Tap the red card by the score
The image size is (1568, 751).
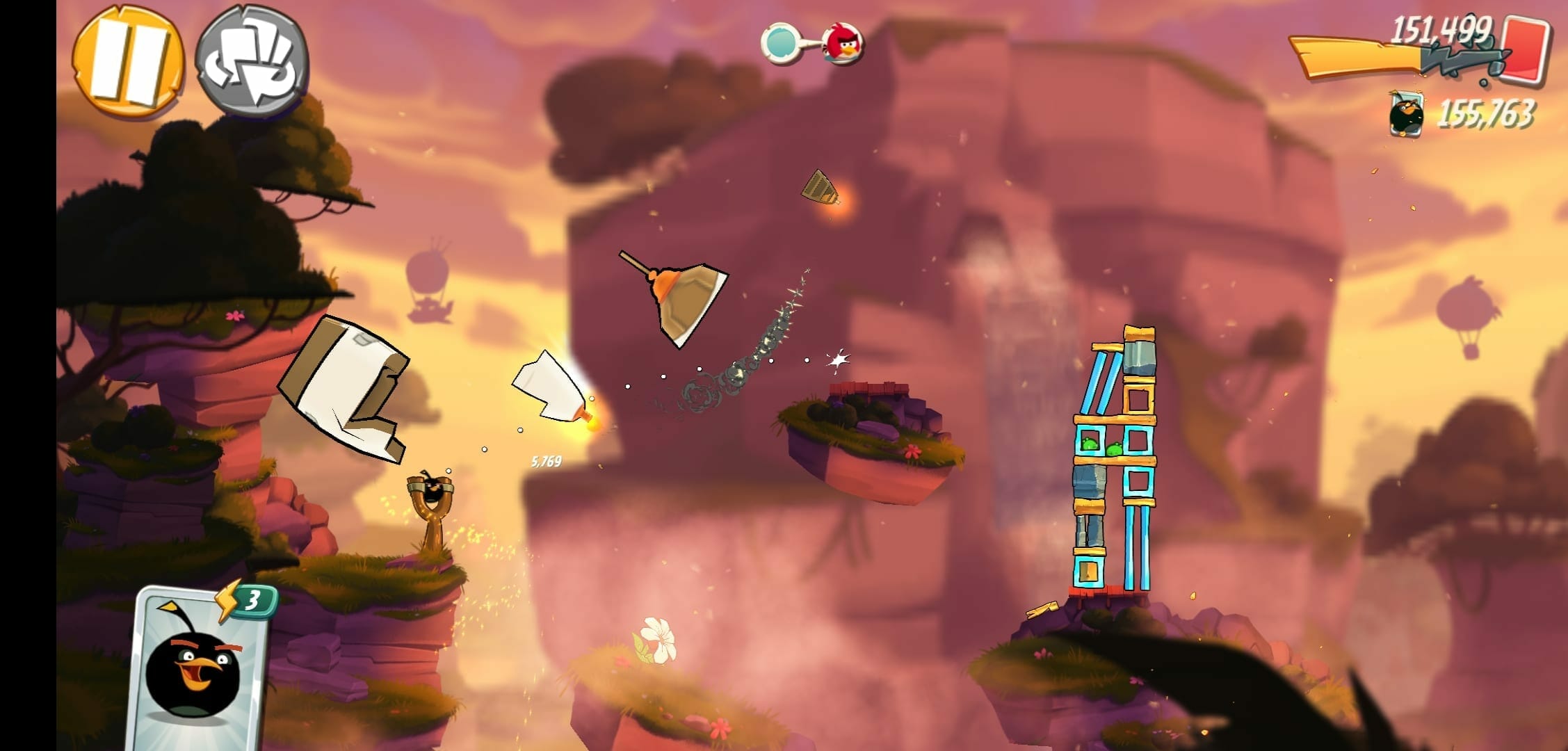click(1526, 47)
